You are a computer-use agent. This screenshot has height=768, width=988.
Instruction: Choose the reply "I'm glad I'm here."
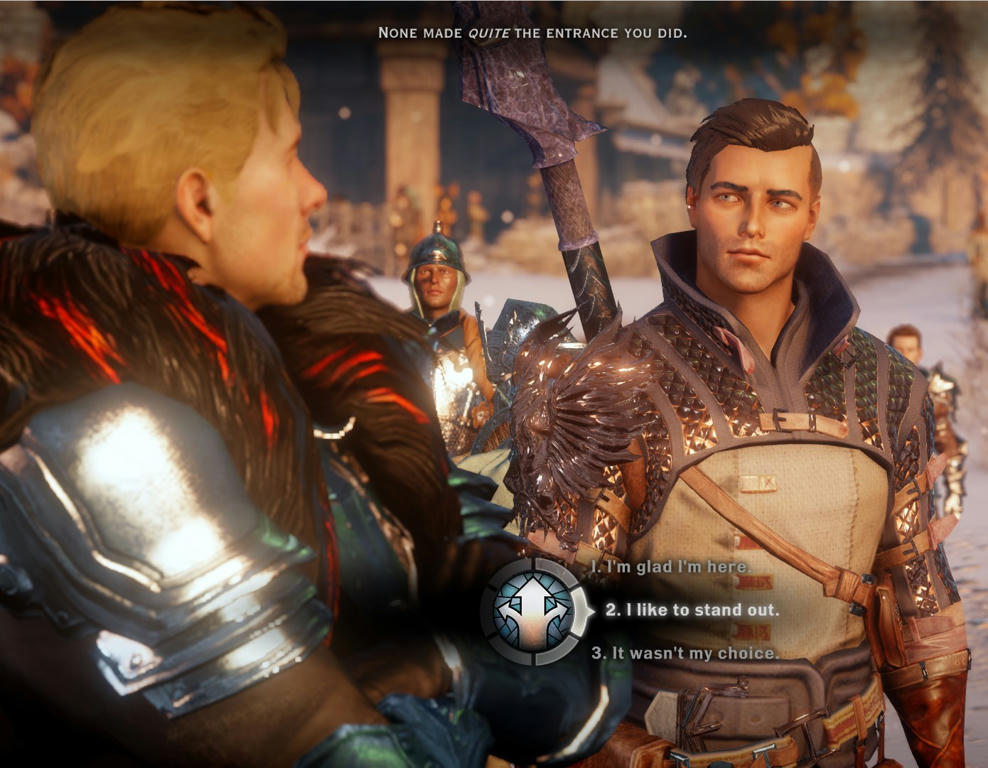point(670,567)
